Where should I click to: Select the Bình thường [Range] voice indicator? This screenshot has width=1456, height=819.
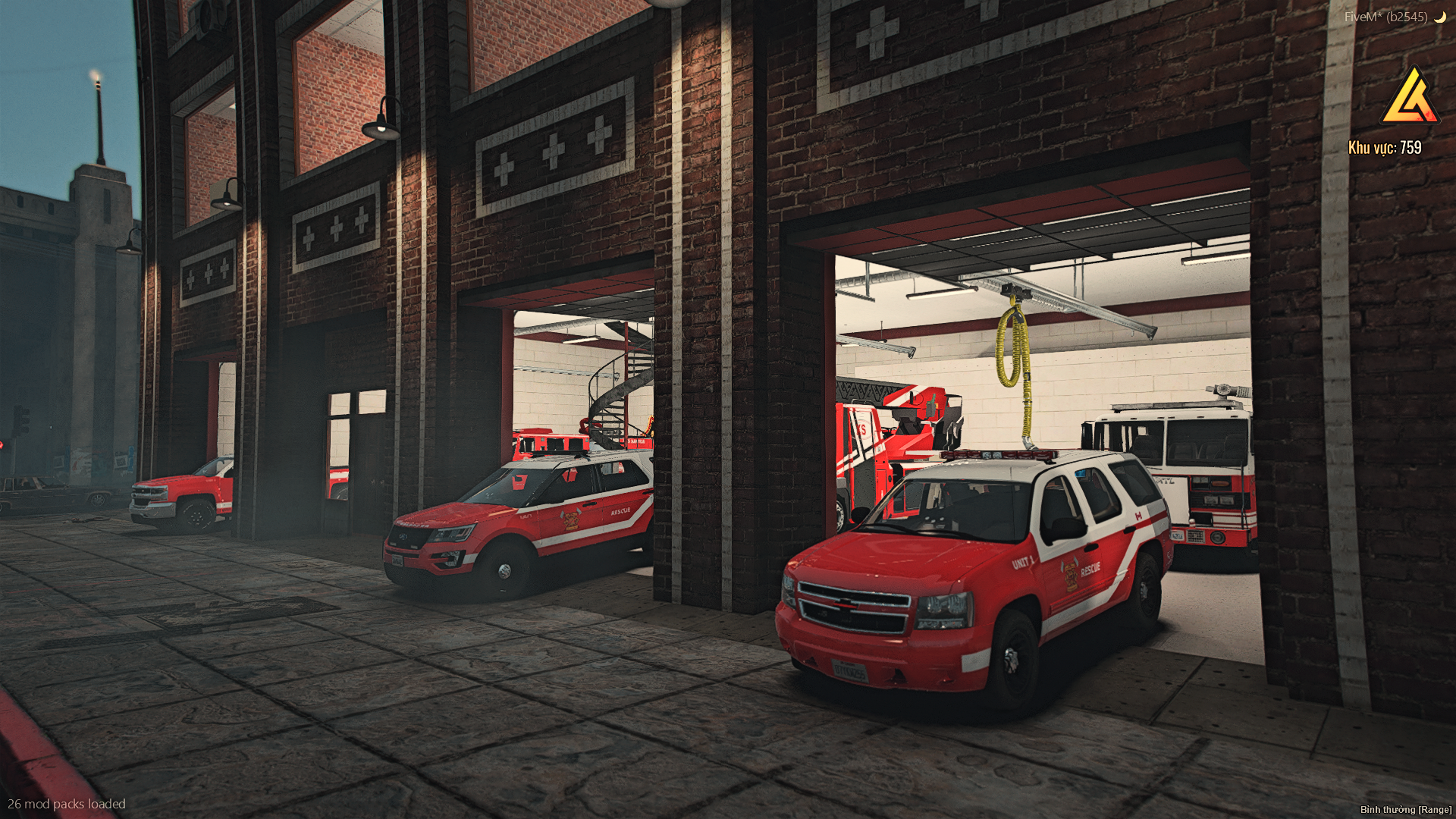[1405, 809]
